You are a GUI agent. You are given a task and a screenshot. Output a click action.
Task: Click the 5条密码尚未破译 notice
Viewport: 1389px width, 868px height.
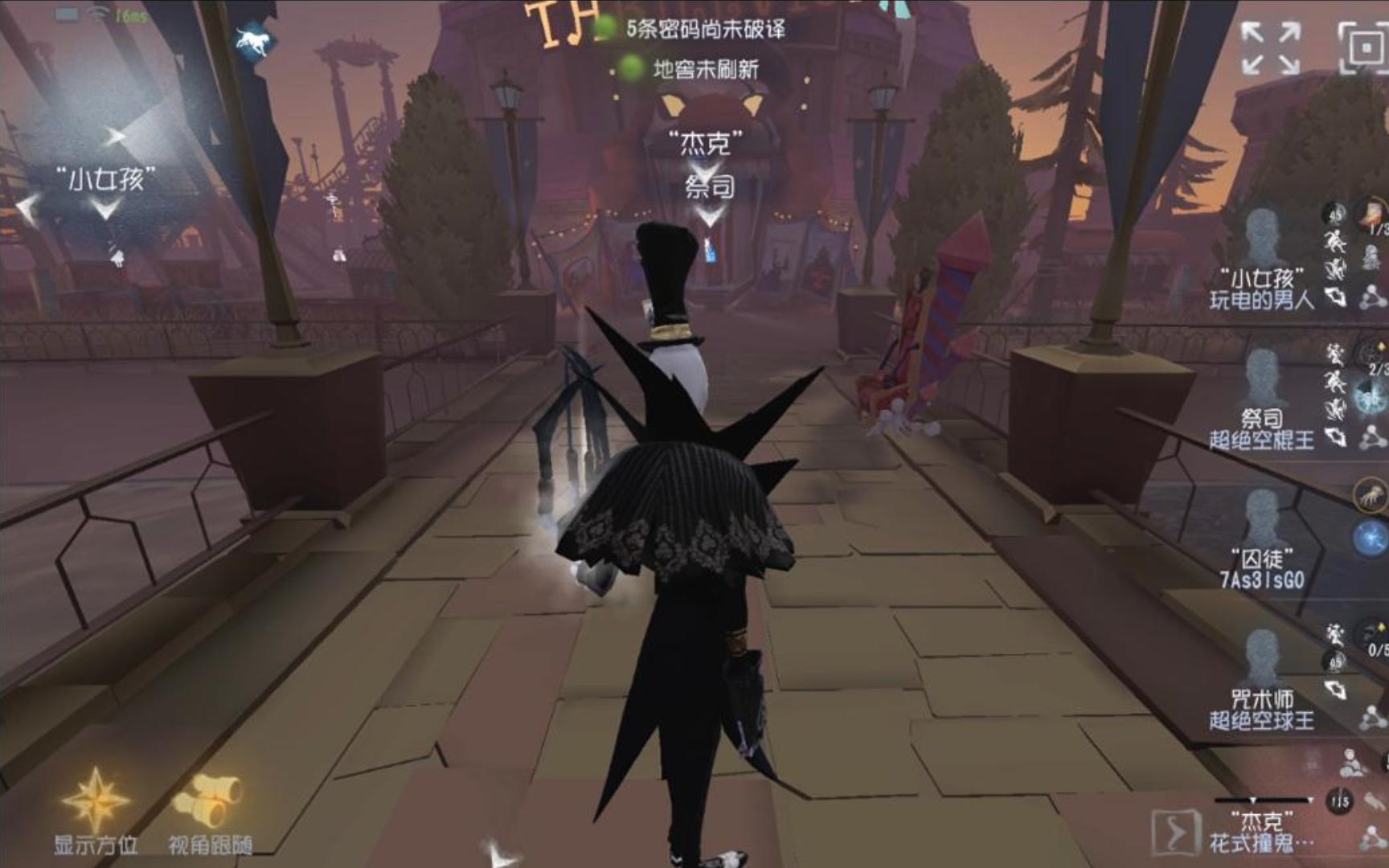(x=707, y=28)
